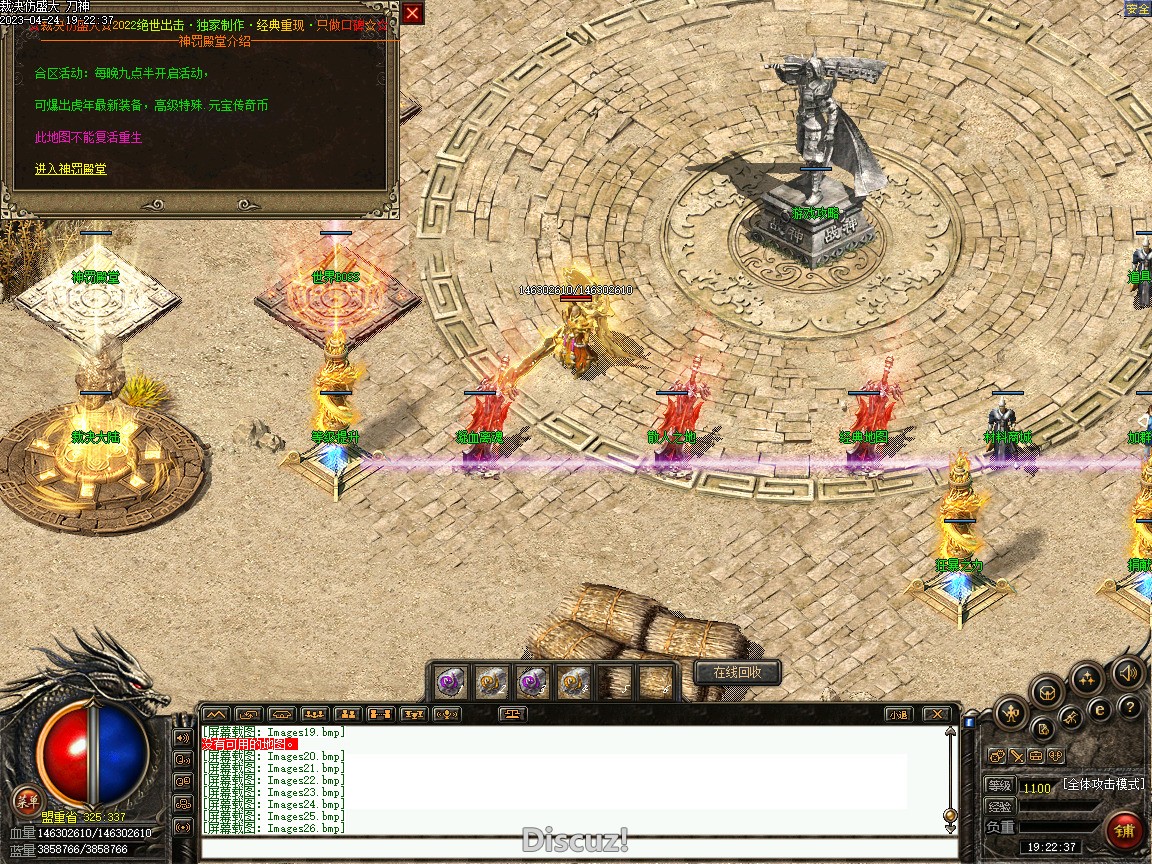Click the 在线回收 online recycle button
This screenshot has height=864, width=1152.
737,673
